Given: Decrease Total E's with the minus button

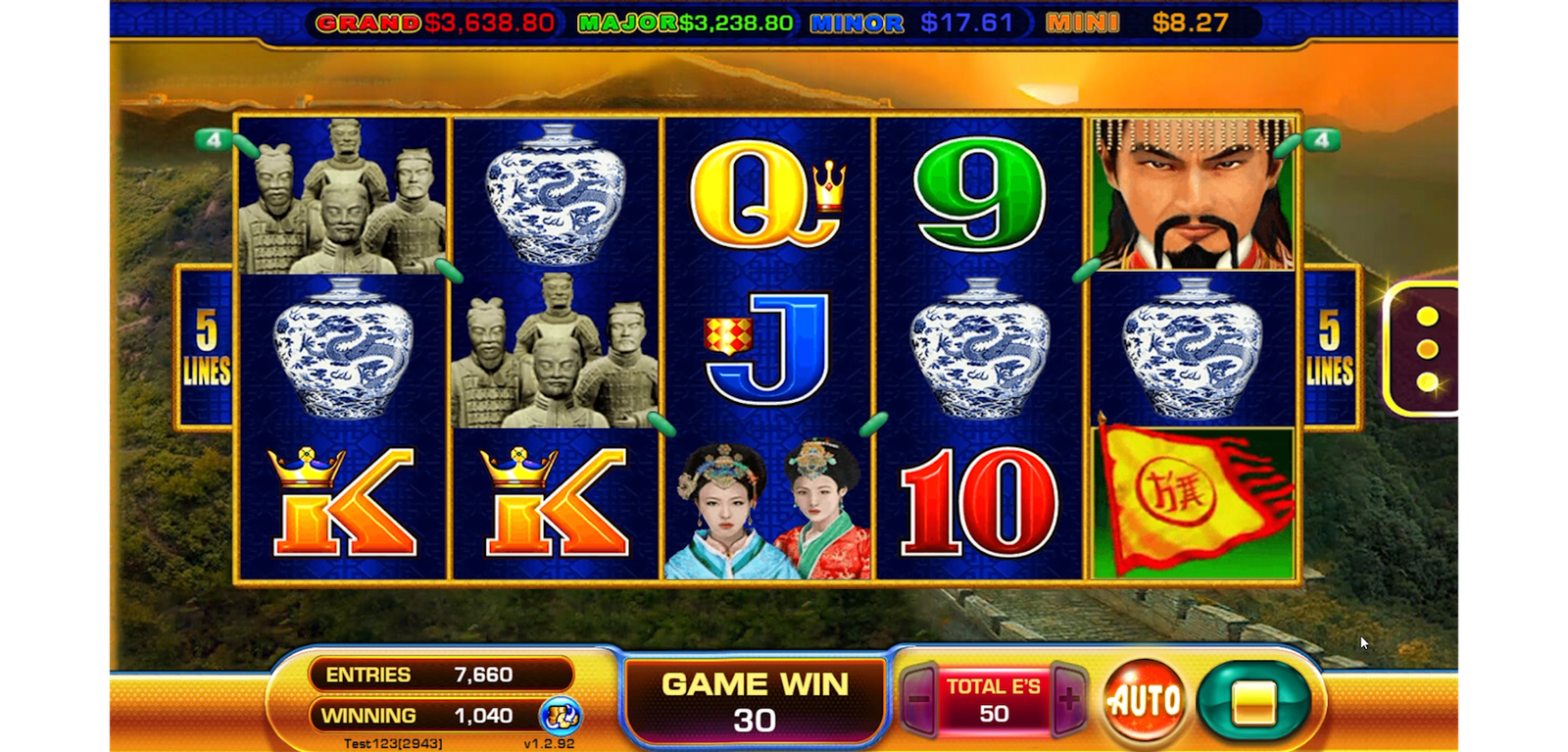Looking at the screenshot, I should click(918, 700).
